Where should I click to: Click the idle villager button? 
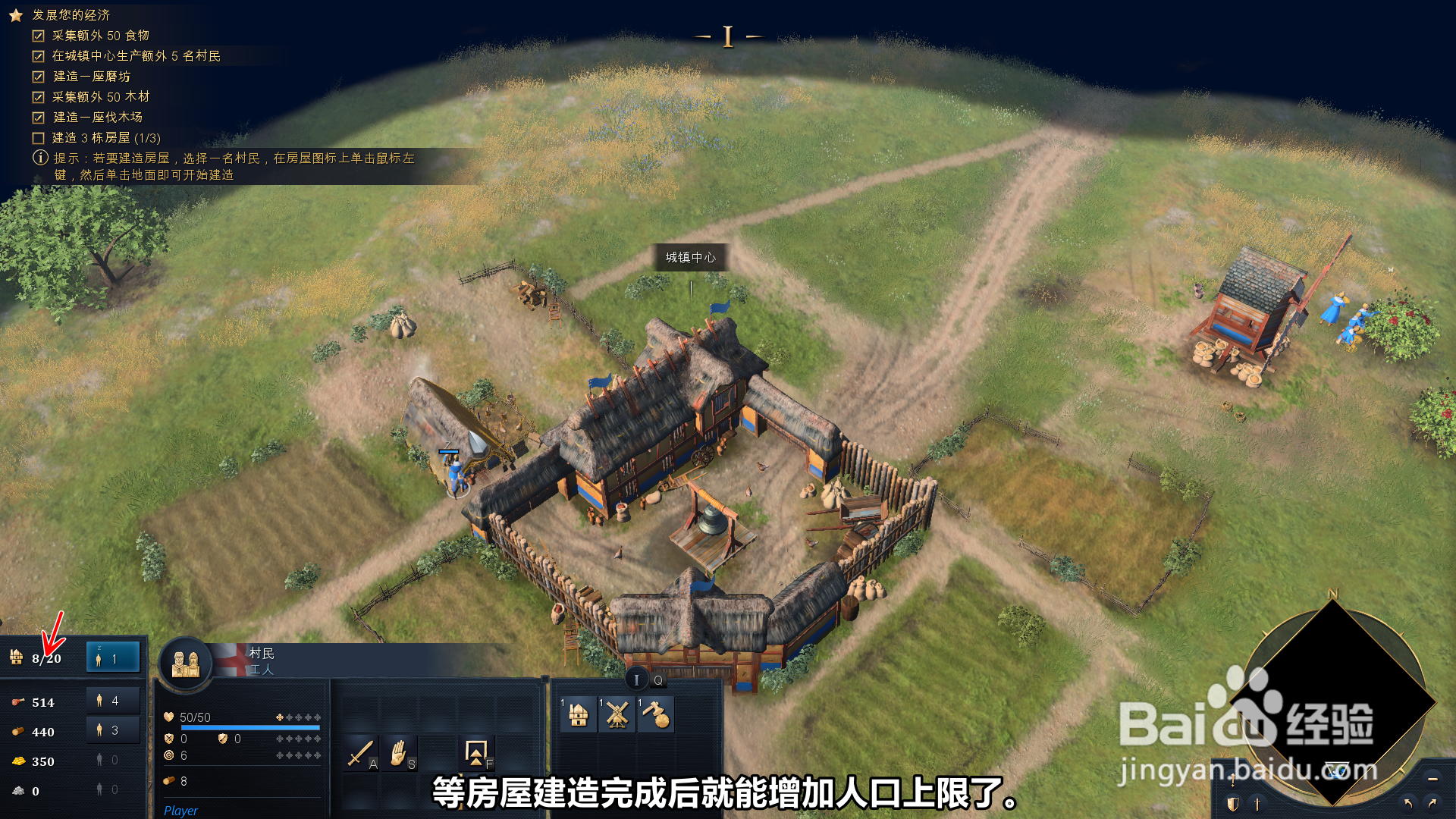click(112, 657)
